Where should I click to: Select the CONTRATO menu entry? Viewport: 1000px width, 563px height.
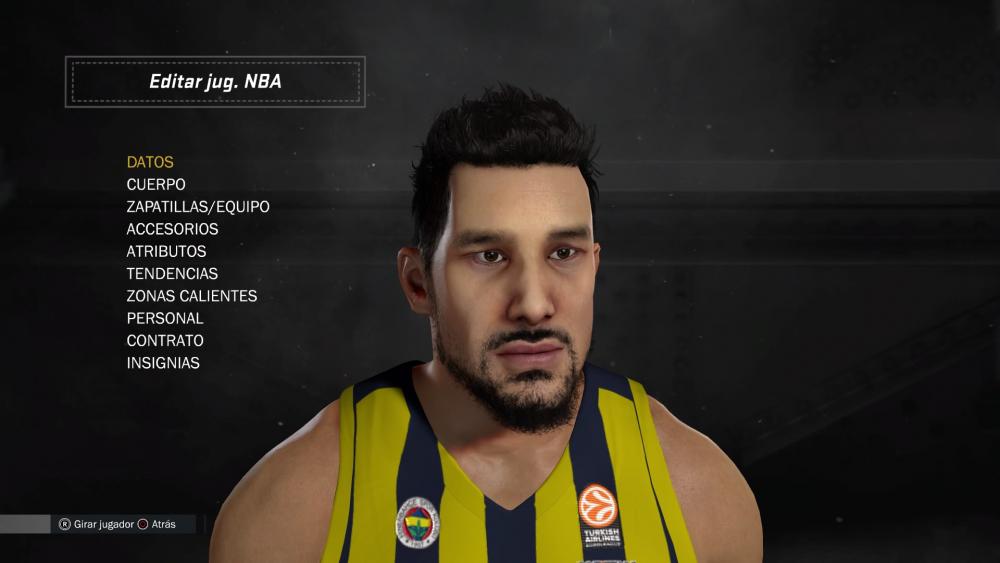(x=165, y=340)
